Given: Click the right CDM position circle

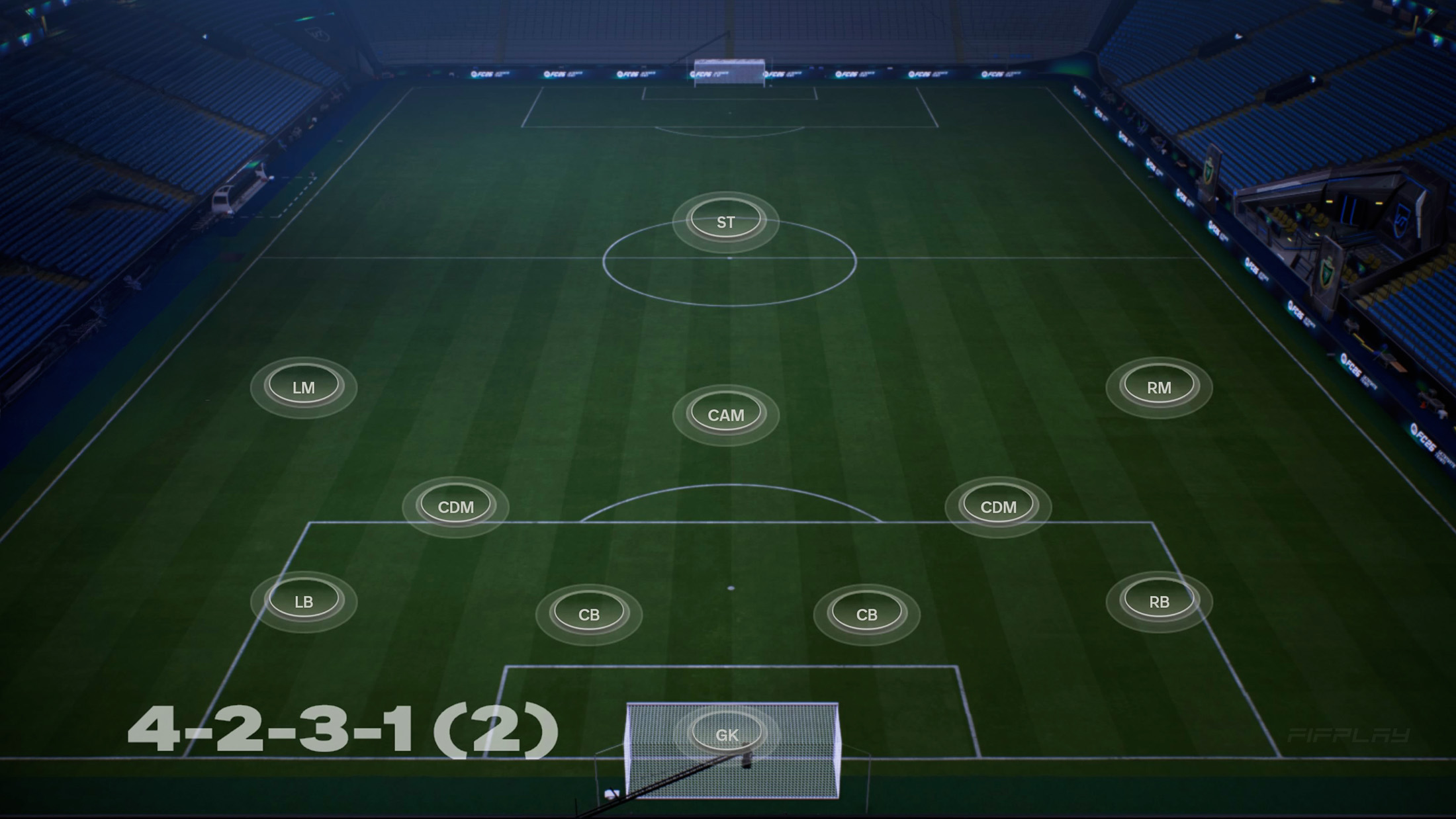Looking at the screenshot, I should point(999,507).
